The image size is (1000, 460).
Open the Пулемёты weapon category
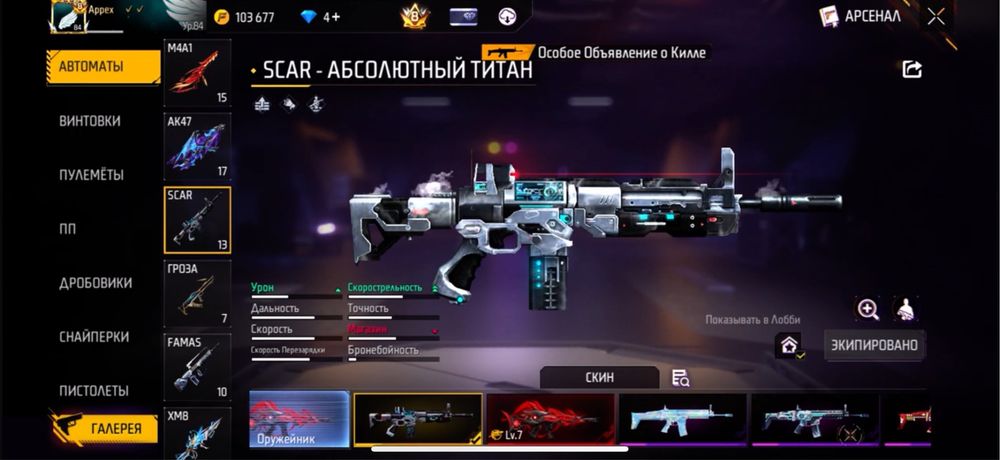91,175
